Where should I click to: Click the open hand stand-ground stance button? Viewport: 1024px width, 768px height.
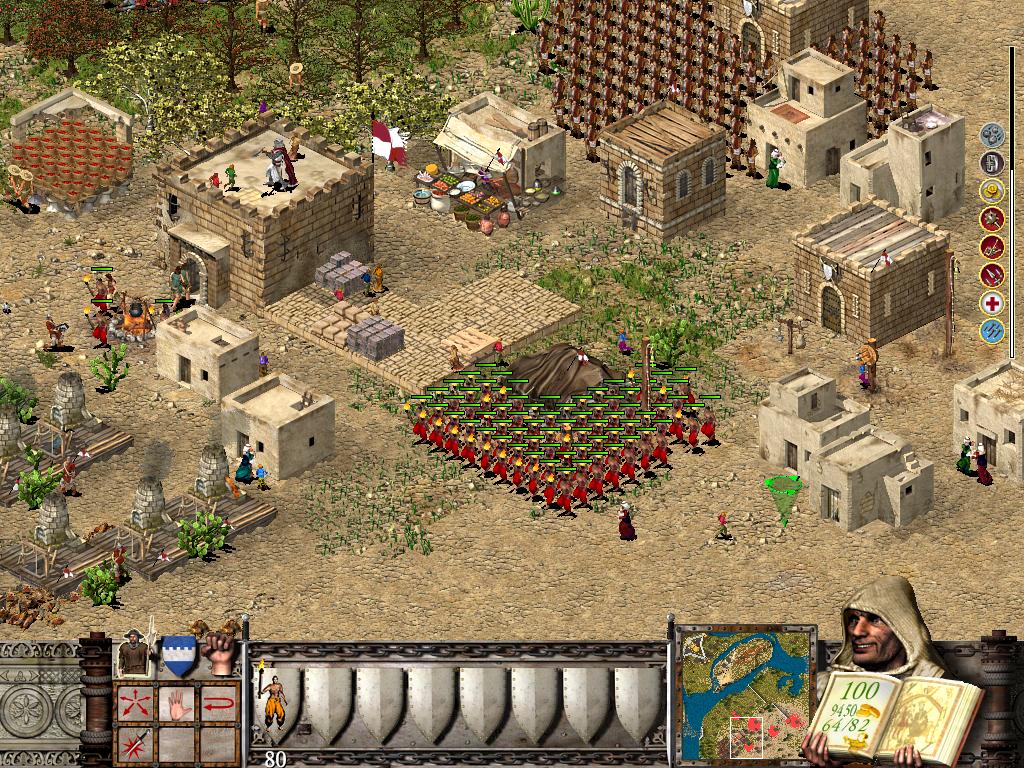(x=176, y=702)
